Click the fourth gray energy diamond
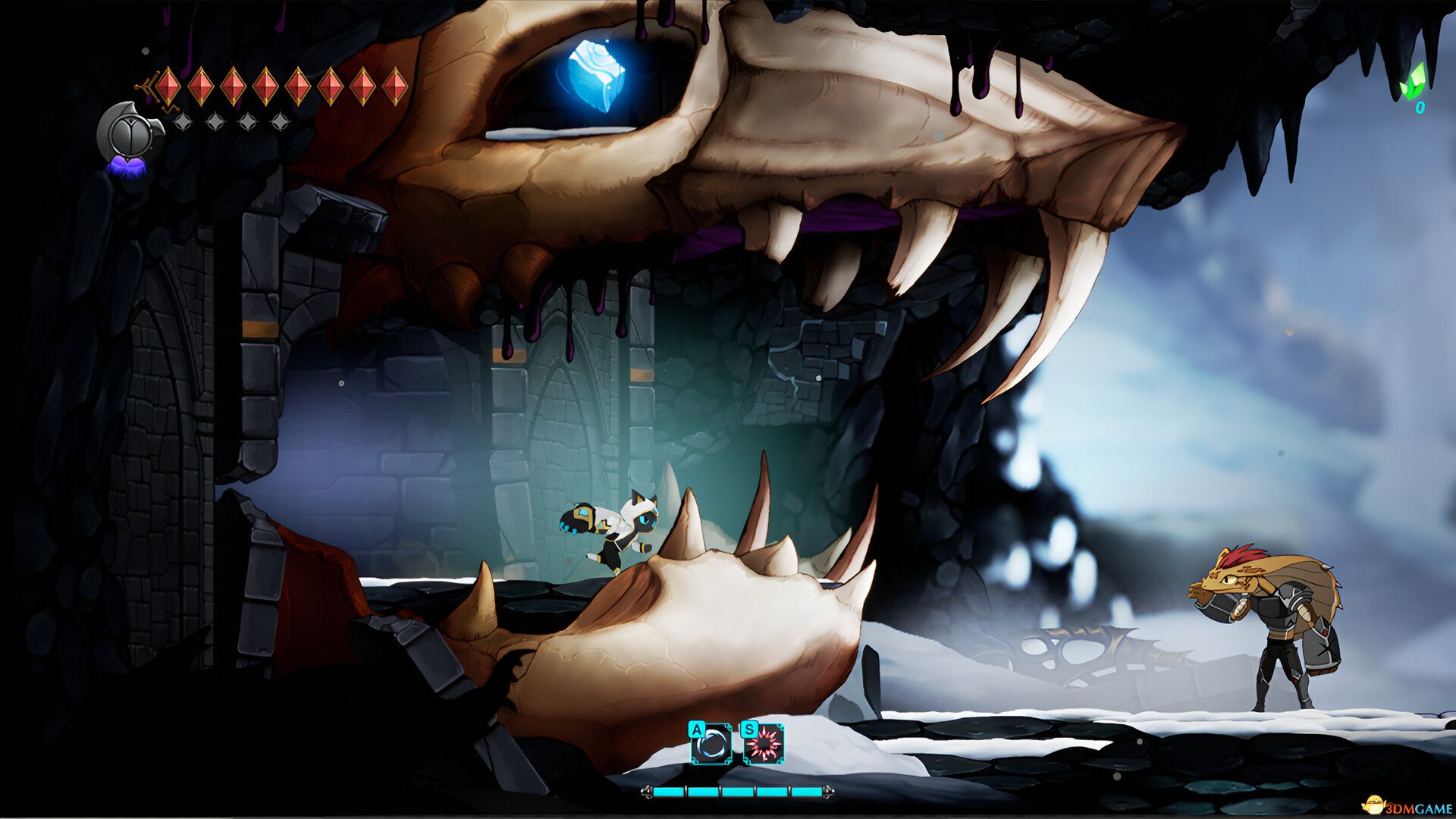The height and width of the screenshot is (819, 1456). pos(281,122)
